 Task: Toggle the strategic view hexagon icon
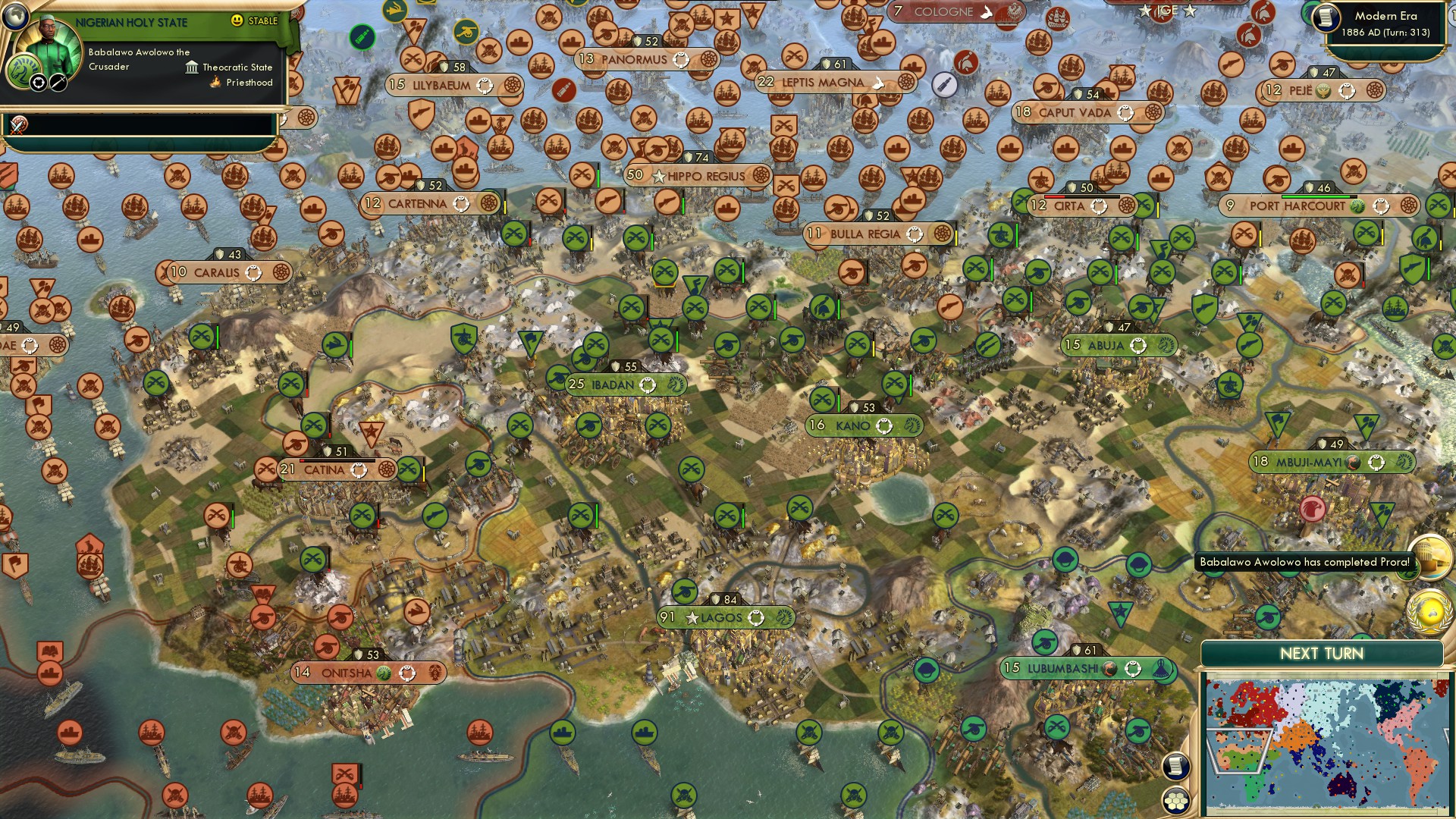pos(1175,799)
